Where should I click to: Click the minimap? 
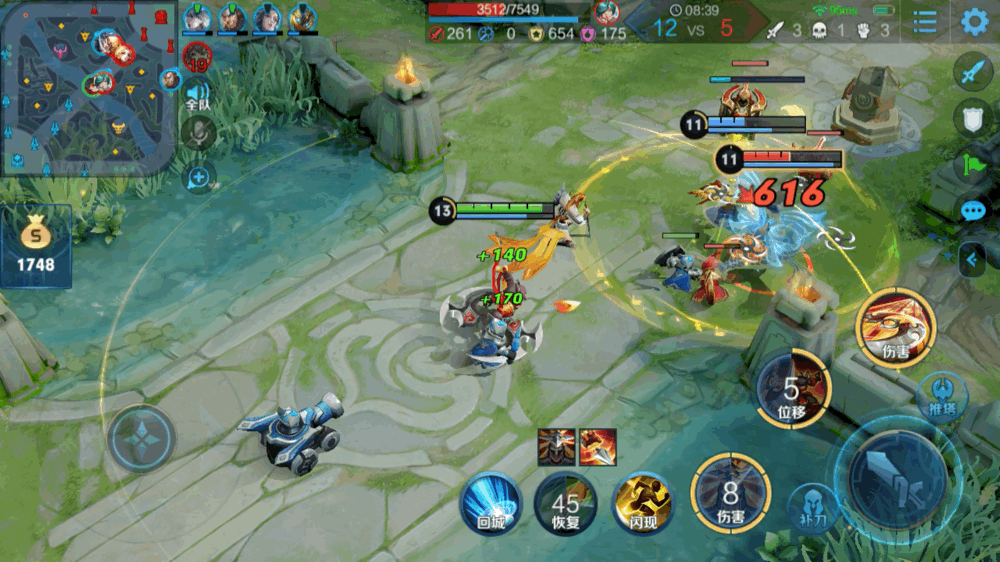click(x=89, y=88)
